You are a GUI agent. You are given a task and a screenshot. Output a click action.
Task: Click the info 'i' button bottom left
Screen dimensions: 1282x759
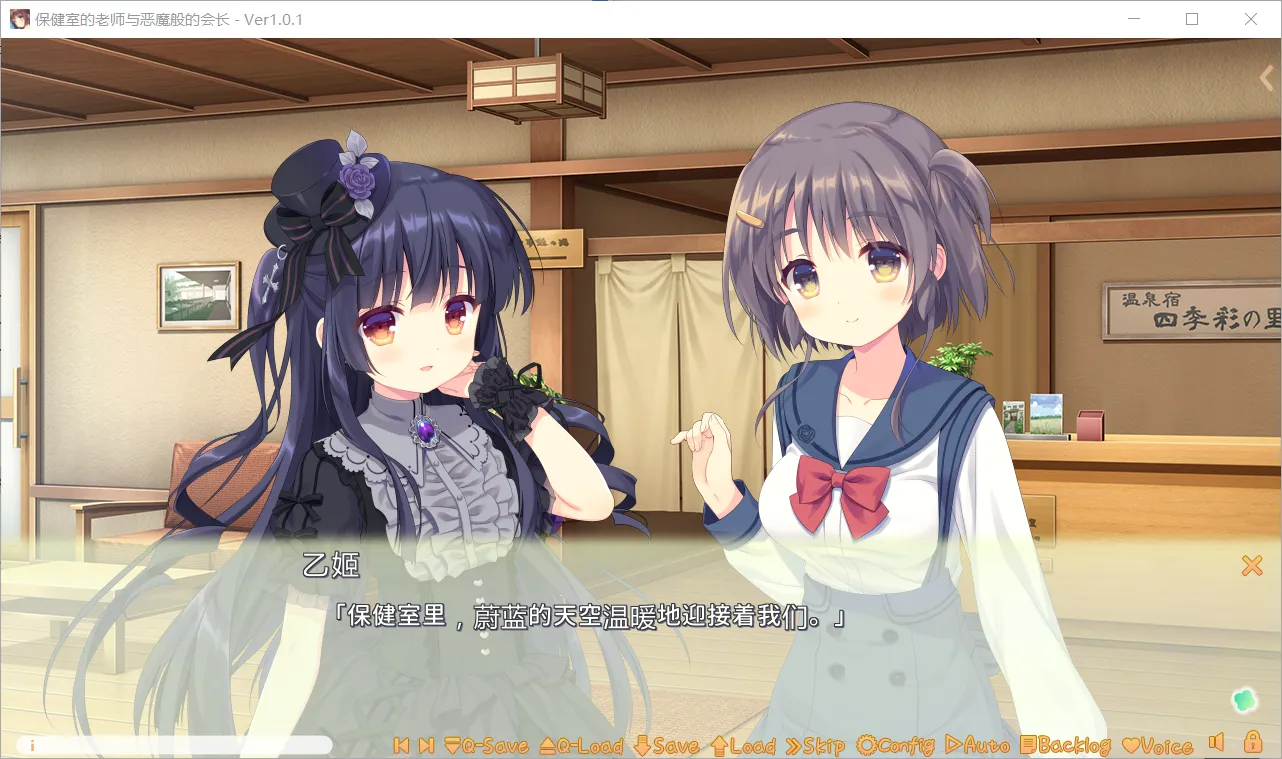tap(31, 744)
